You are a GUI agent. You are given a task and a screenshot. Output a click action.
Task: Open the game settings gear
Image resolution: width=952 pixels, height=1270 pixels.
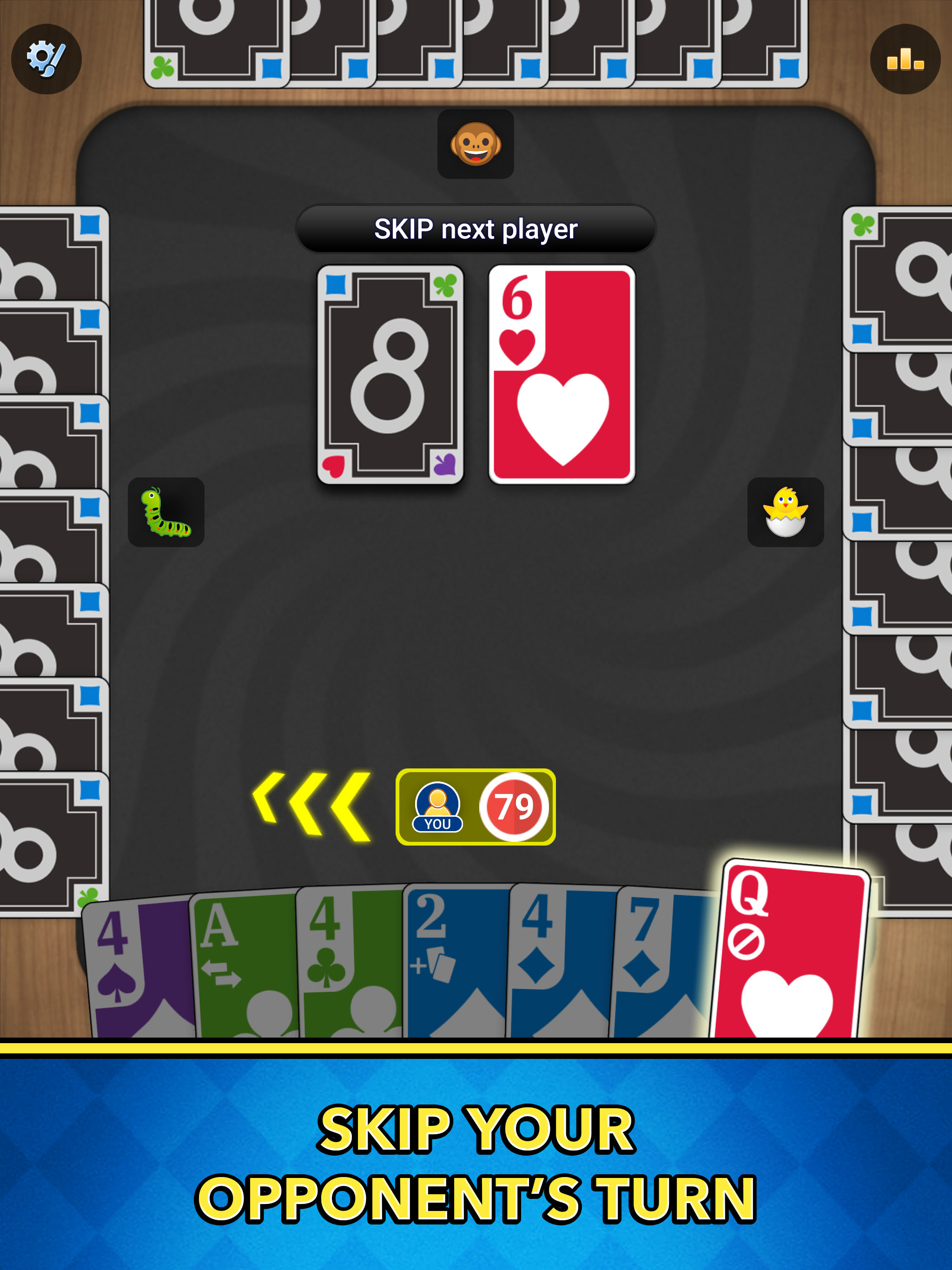point(47,58)
